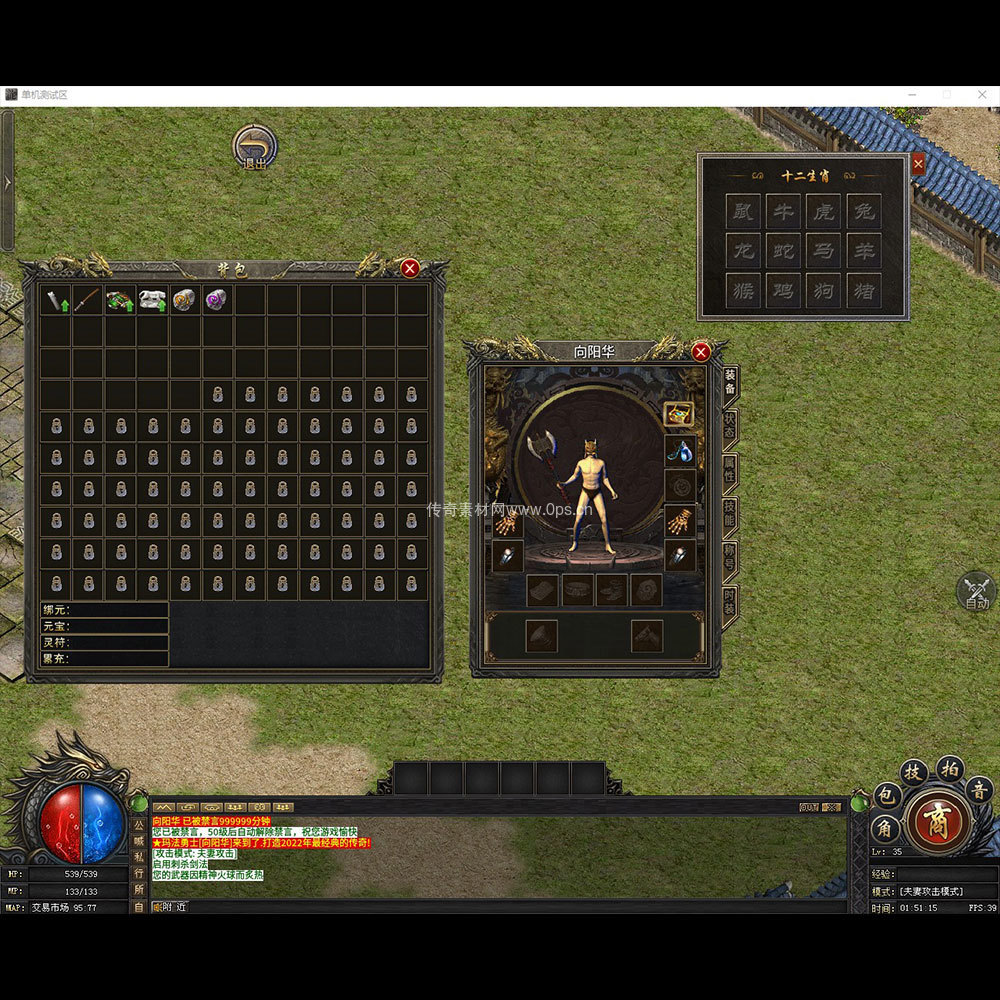Toggle the 自动 auto-combat button
Viewport: 1000px width, 1000px height.
tap(976, 592)
